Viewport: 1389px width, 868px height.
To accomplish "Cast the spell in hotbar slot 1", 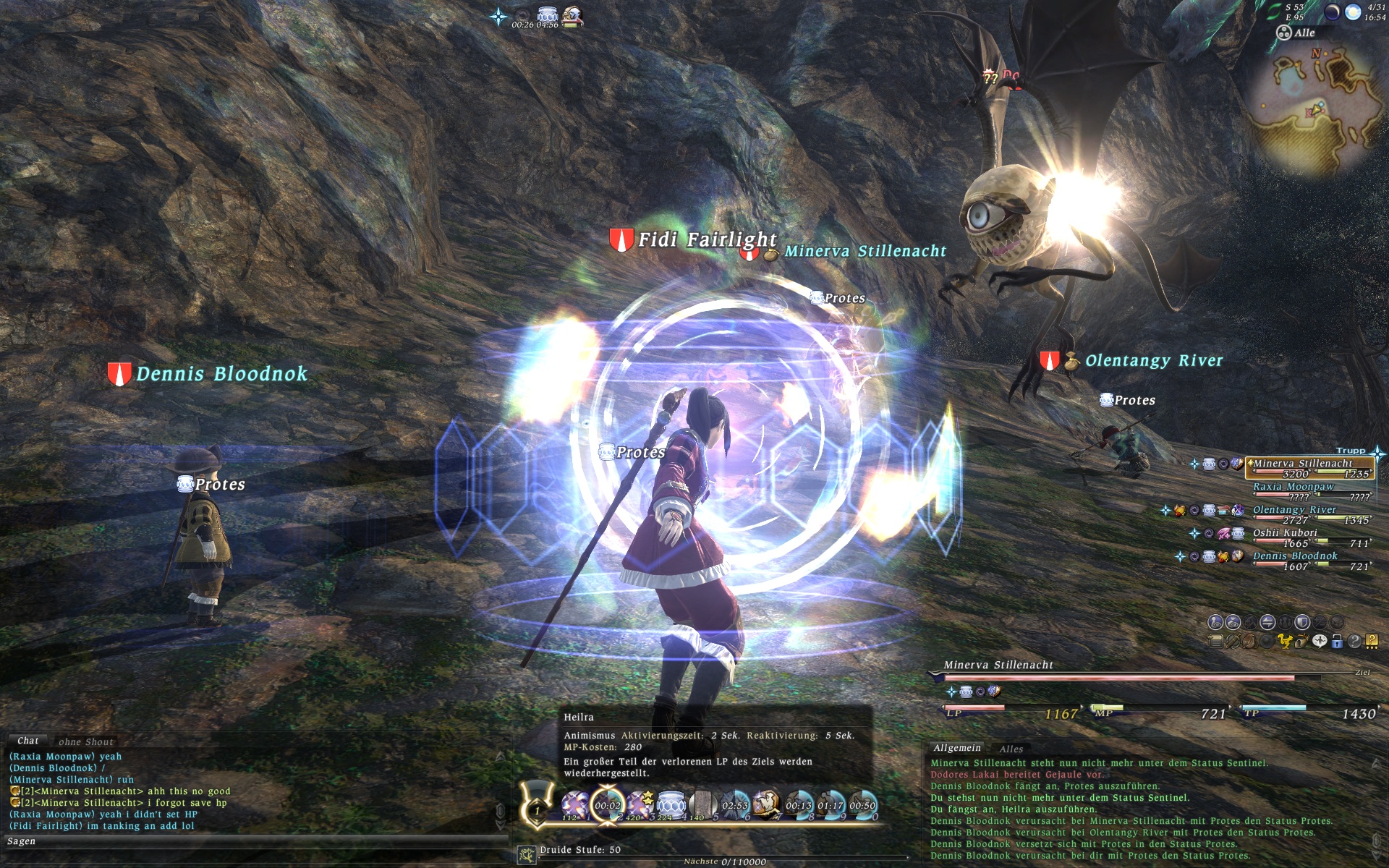I will tap(575, 804).
